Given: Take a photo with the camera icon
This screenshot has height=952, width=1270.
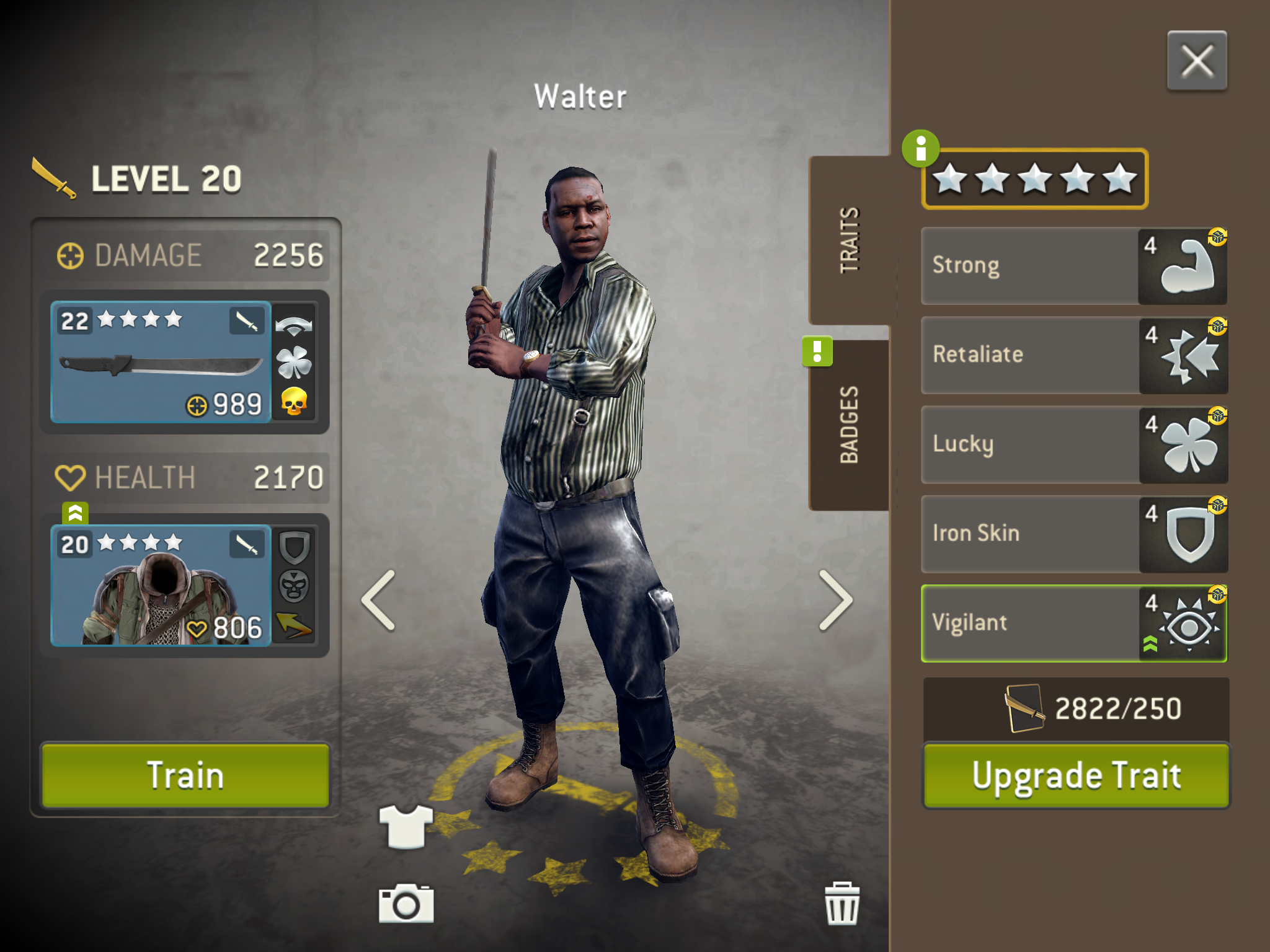Looking at the screenshot, I should [406, 904].
